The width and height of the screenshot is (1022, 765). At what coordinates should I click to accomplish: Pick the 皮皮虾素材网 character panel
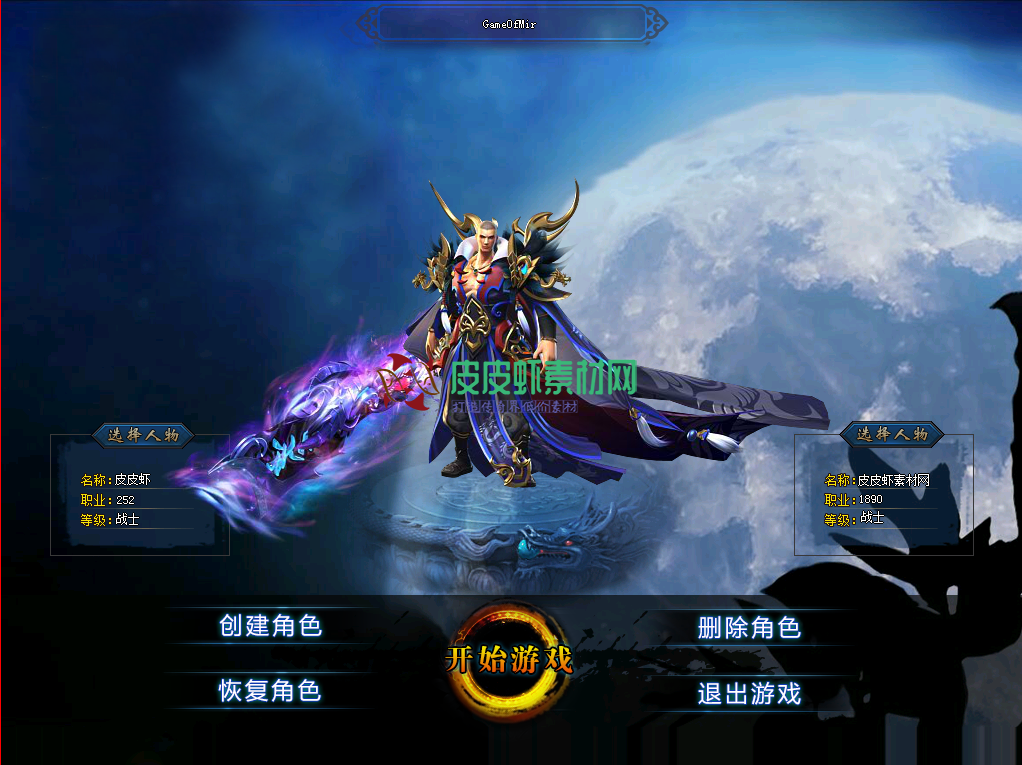[883, 498]
